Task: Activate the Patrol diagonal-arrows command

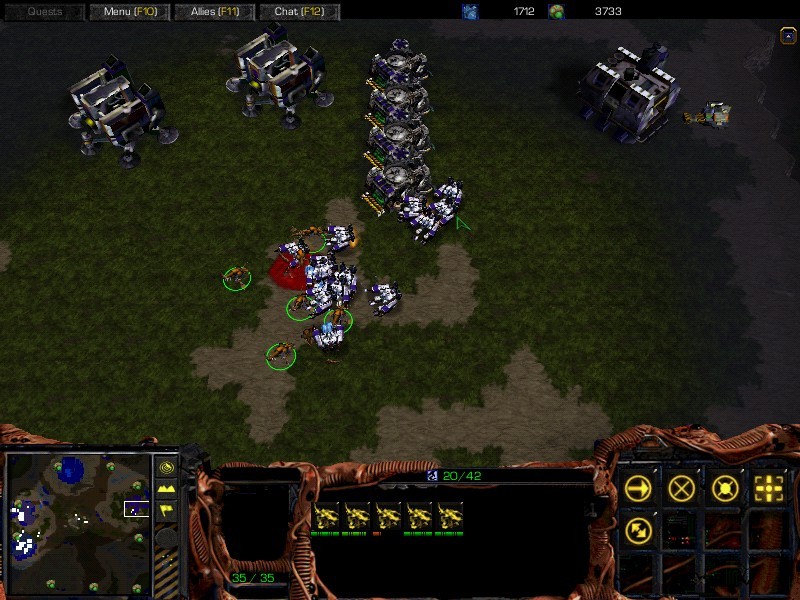Action: [639, 529]
